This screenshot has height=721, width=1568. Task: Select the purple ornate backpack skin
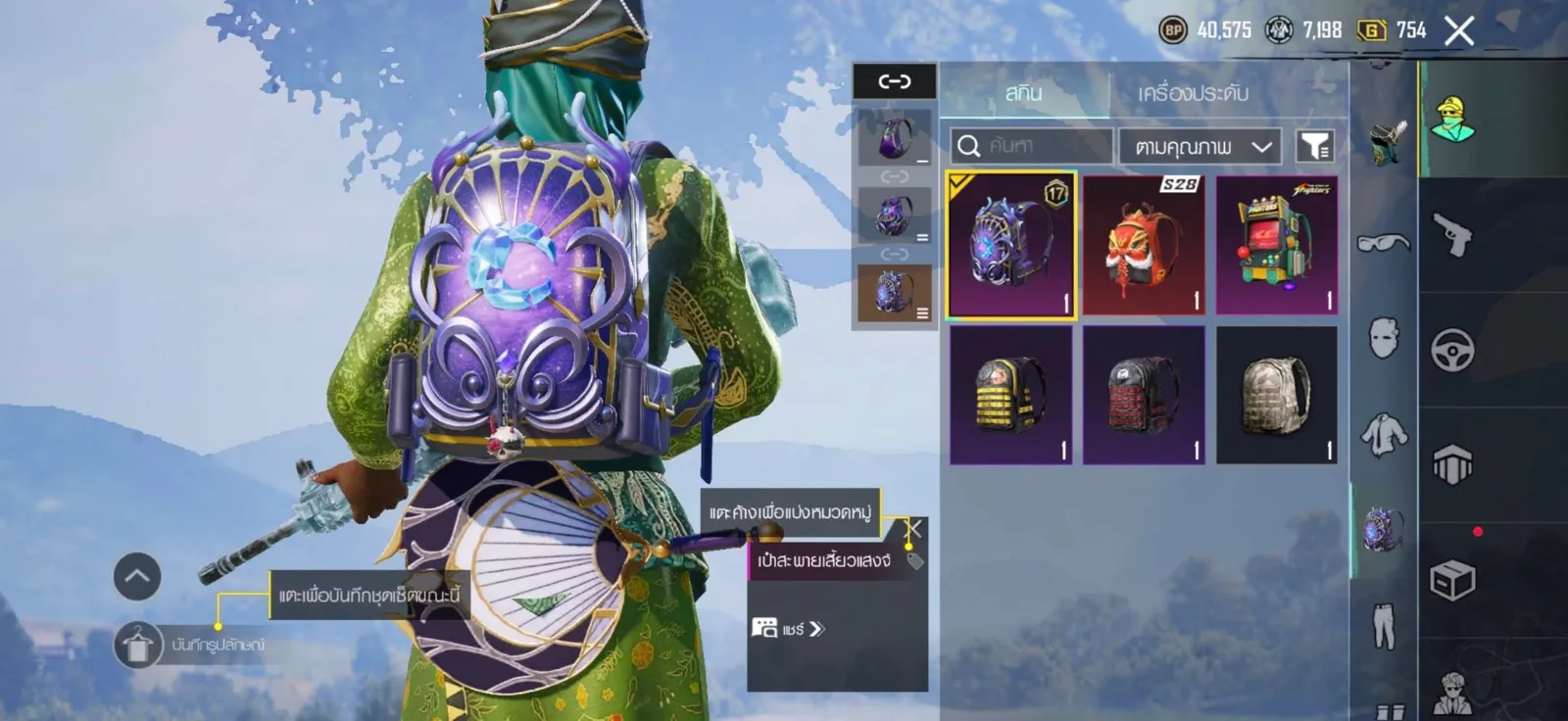tap(1010, 246)
